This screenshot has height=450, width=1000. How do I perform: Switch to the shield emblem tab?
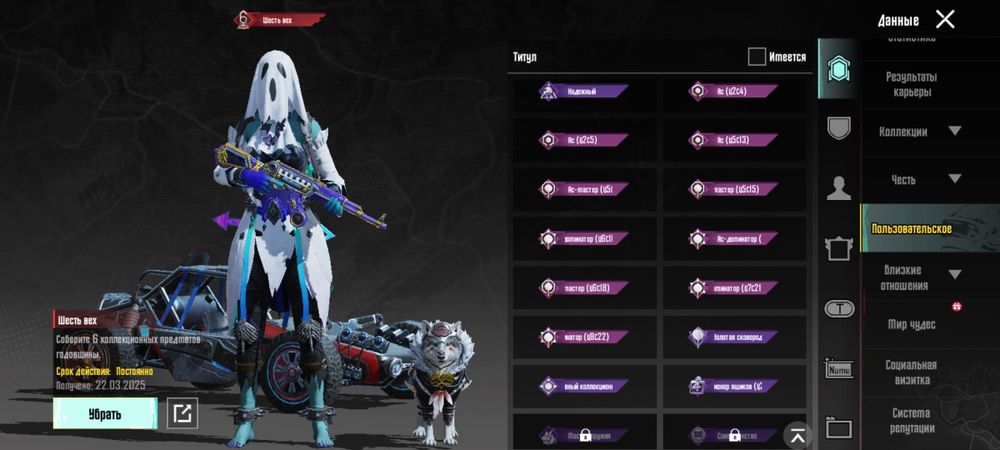(838, 128)
